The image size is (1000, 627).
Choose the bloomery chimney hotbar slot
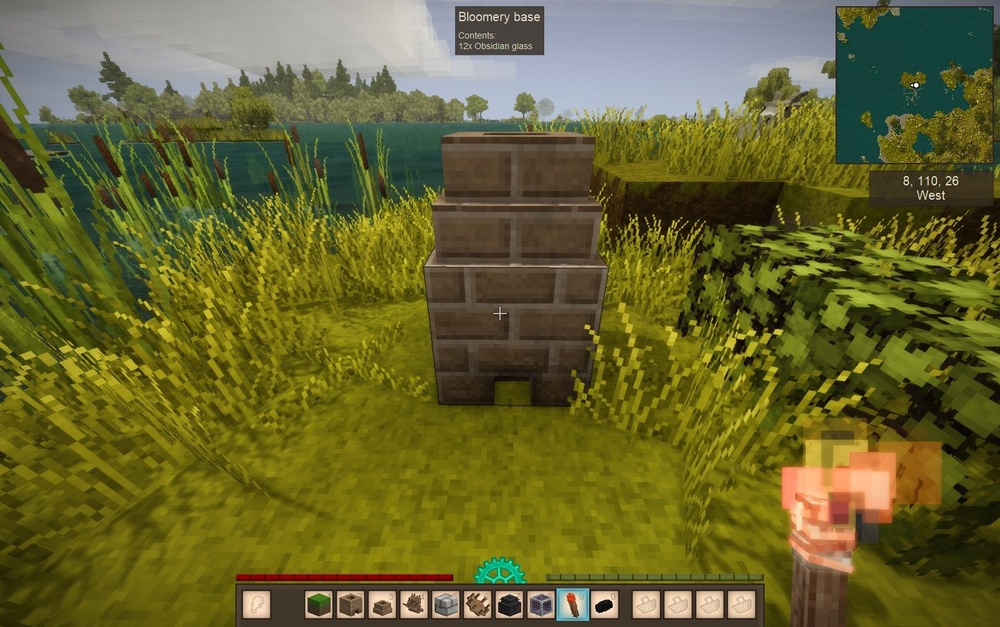[381, 605]
